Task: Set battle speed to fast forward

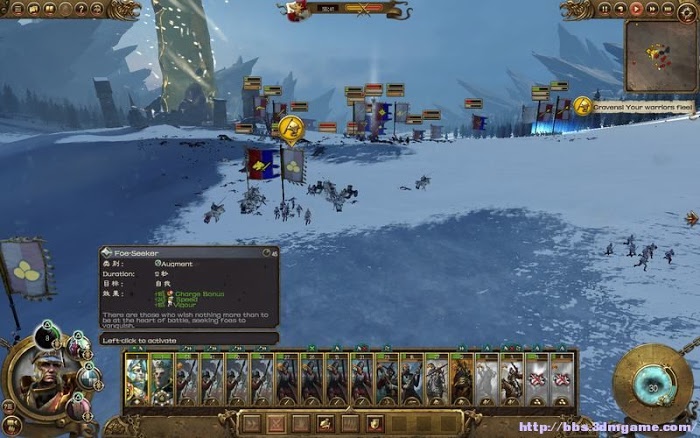Action: pyautogui.click(x=651, y=9)
